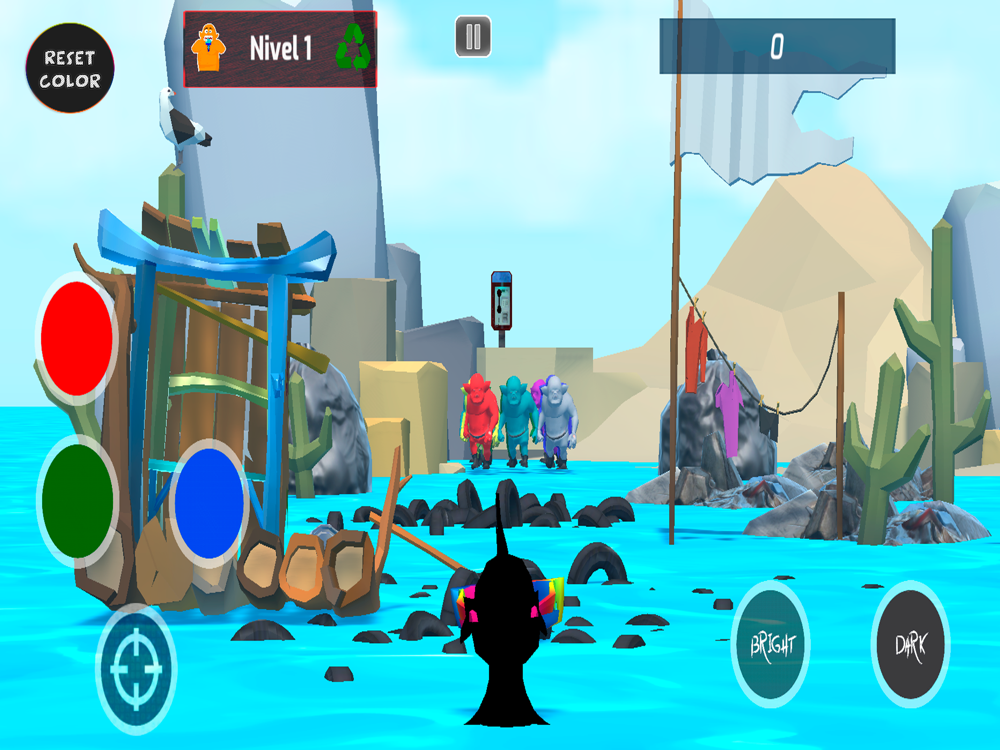Click the green recycle icon

coord(353,47)
